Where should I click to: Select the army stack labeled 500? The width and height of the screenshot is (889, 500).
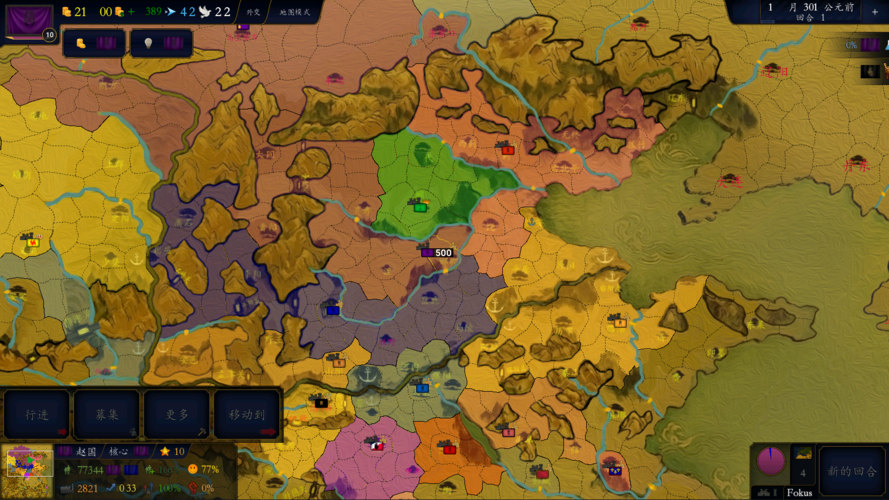pos(436,252)
